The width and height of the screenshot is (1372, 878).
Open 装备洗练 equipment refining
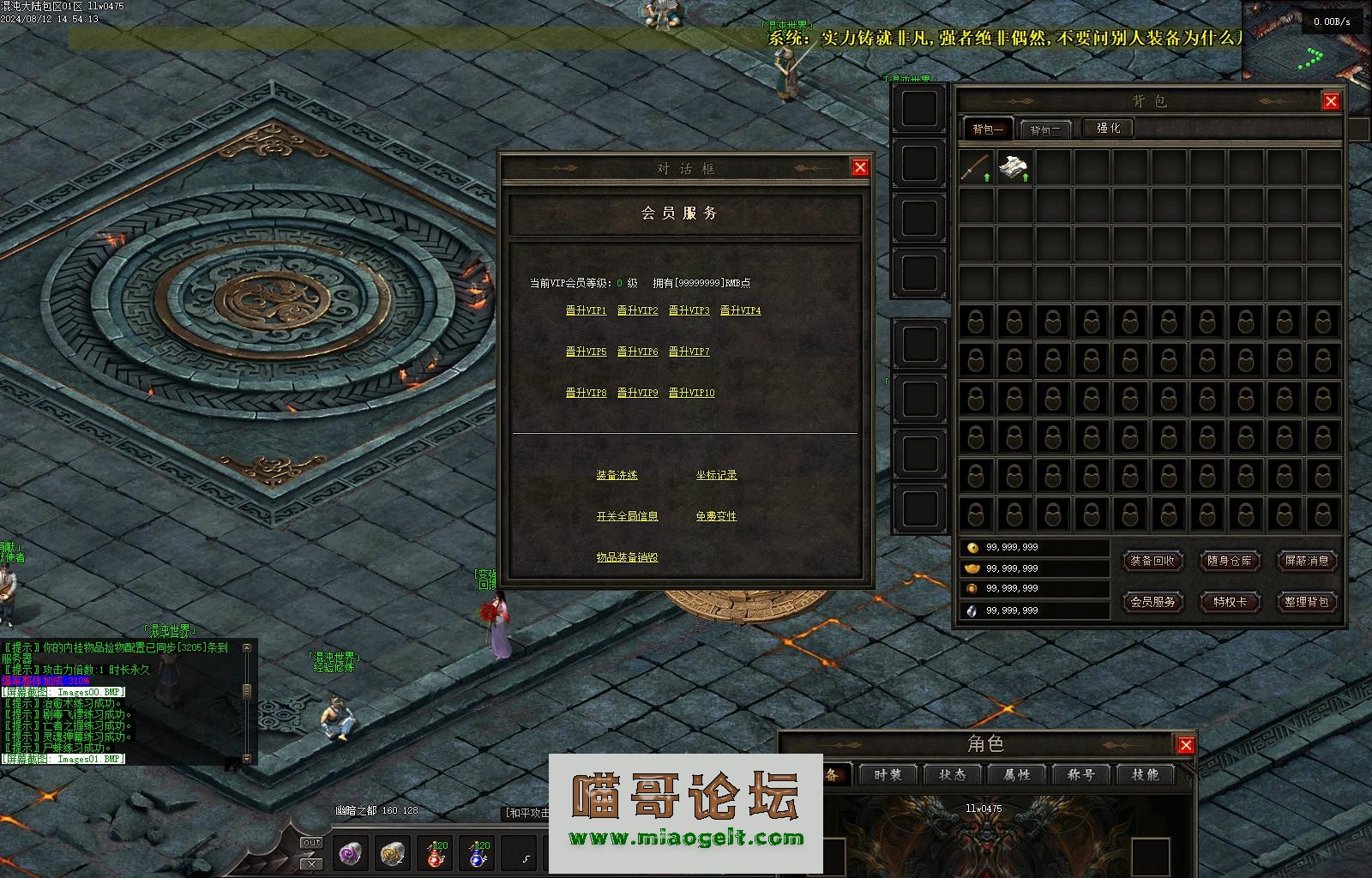point(617,475)
